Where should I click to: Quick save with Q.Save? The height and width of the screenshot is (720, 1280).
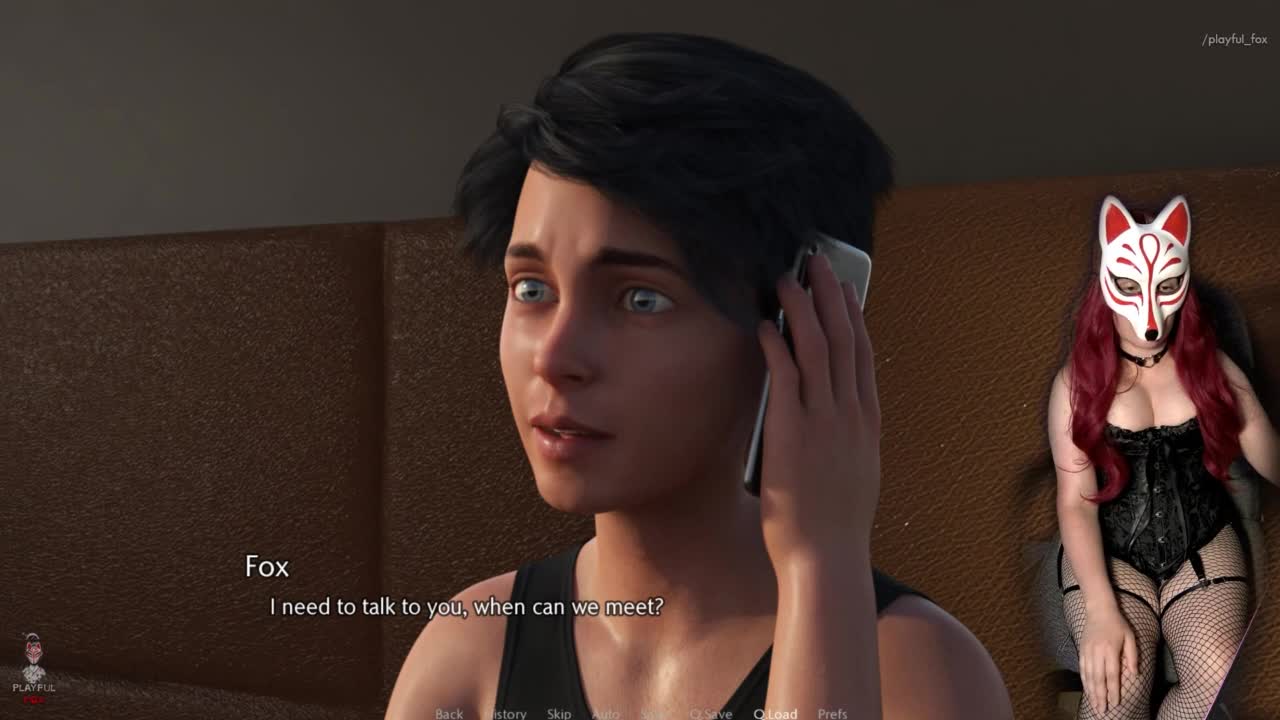[x=711, y=713]
